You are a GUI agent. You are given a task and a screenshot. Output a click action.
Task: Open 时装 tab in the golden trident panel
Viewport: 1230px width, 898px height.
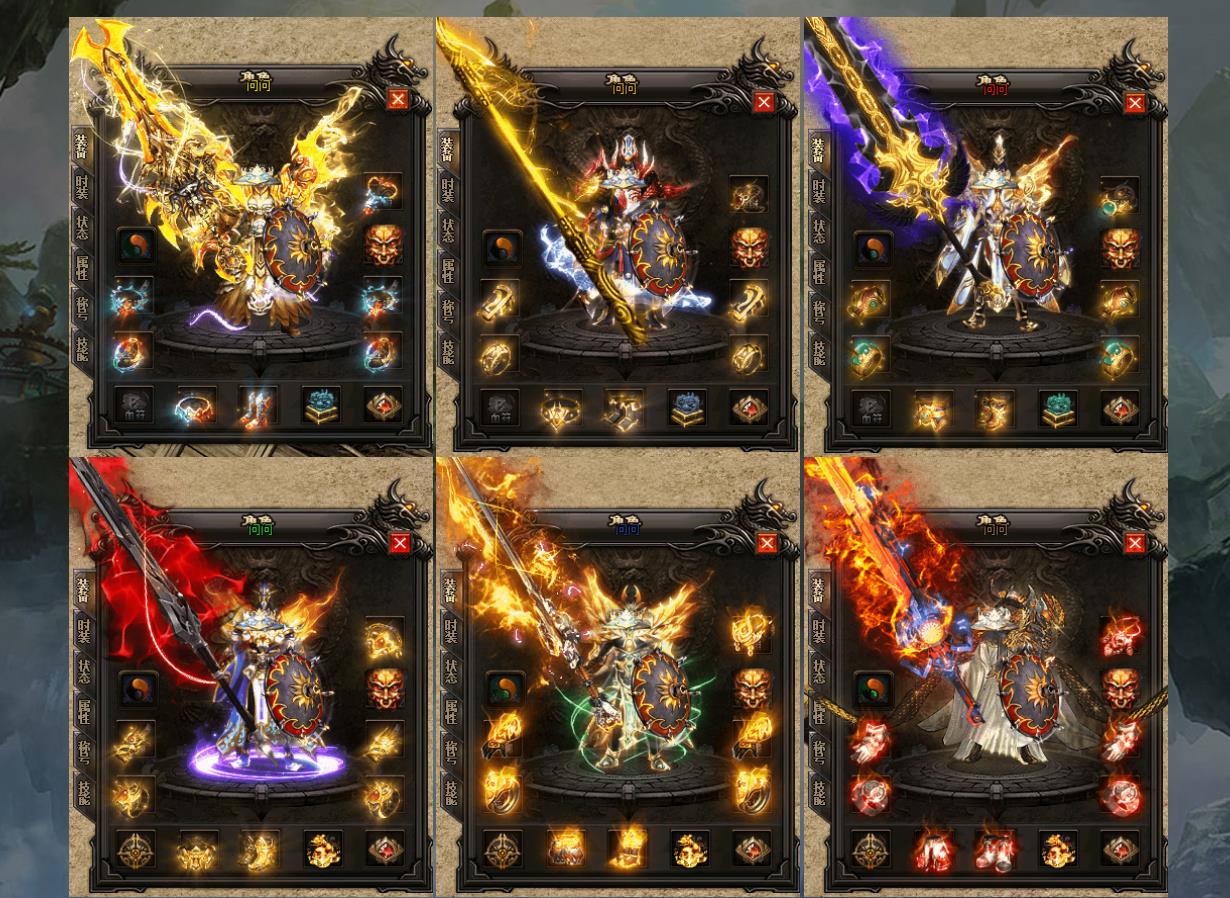[x=82, y=186]
